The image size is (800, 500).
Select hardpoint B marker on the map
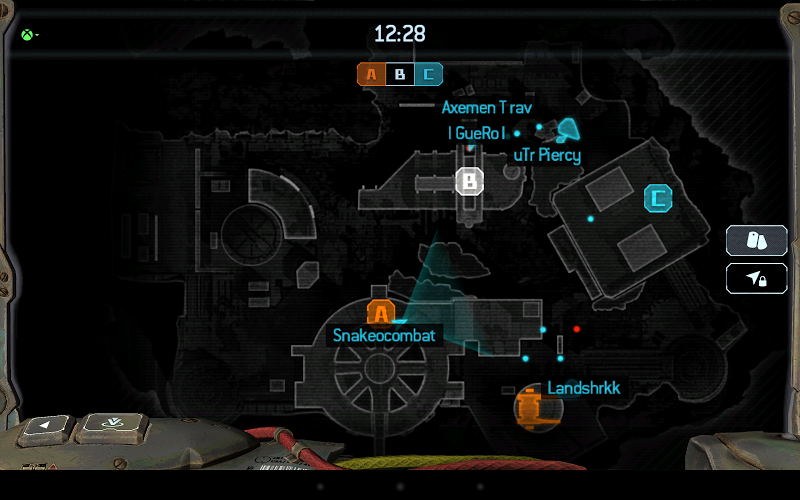470,181
